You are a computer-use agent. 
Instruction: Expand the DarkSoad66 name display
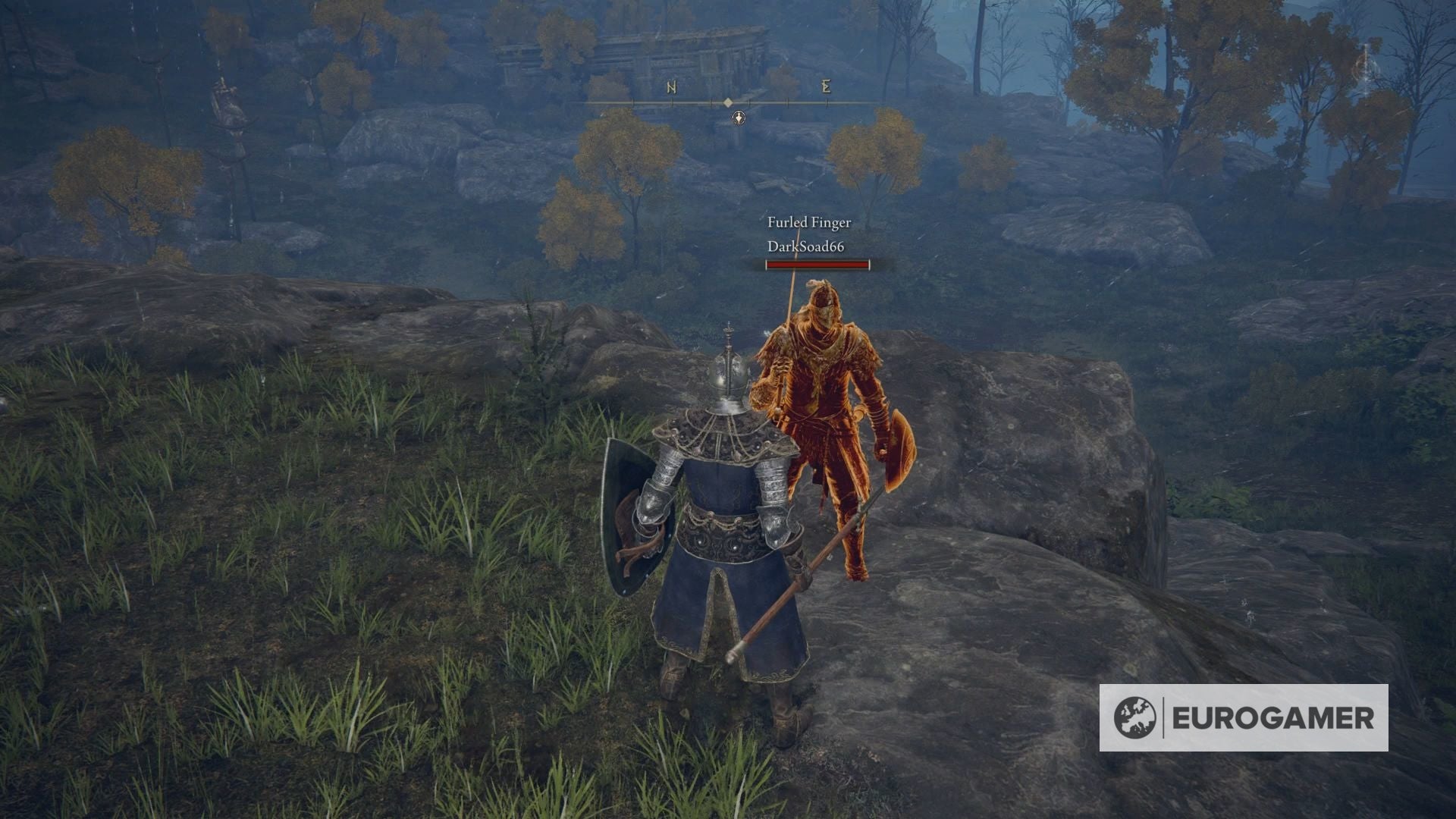807,246
